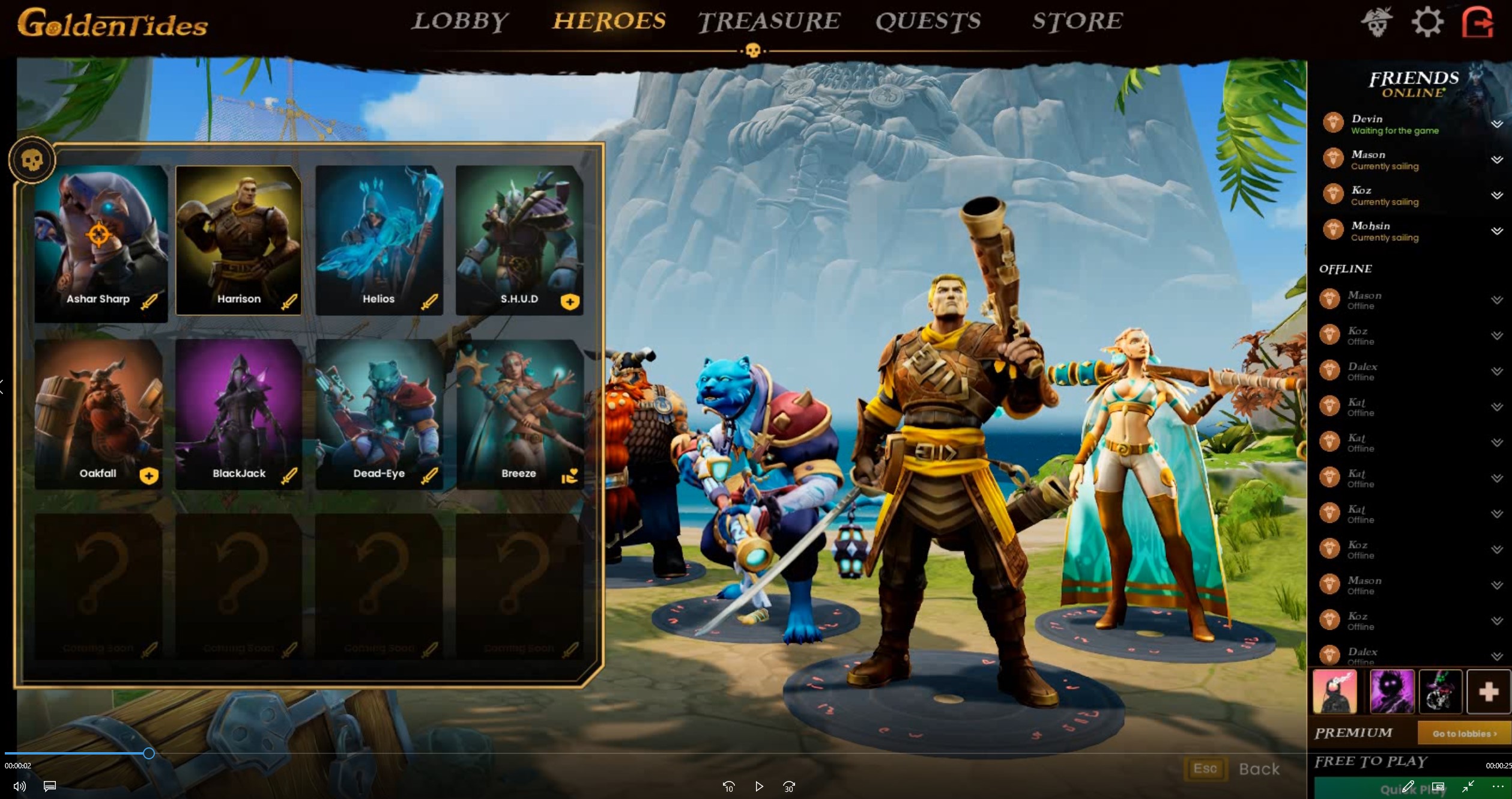Open the pirate skull profile icon
The width and height of the screenshot is (1512, 799).
(x=1376, y=22)
